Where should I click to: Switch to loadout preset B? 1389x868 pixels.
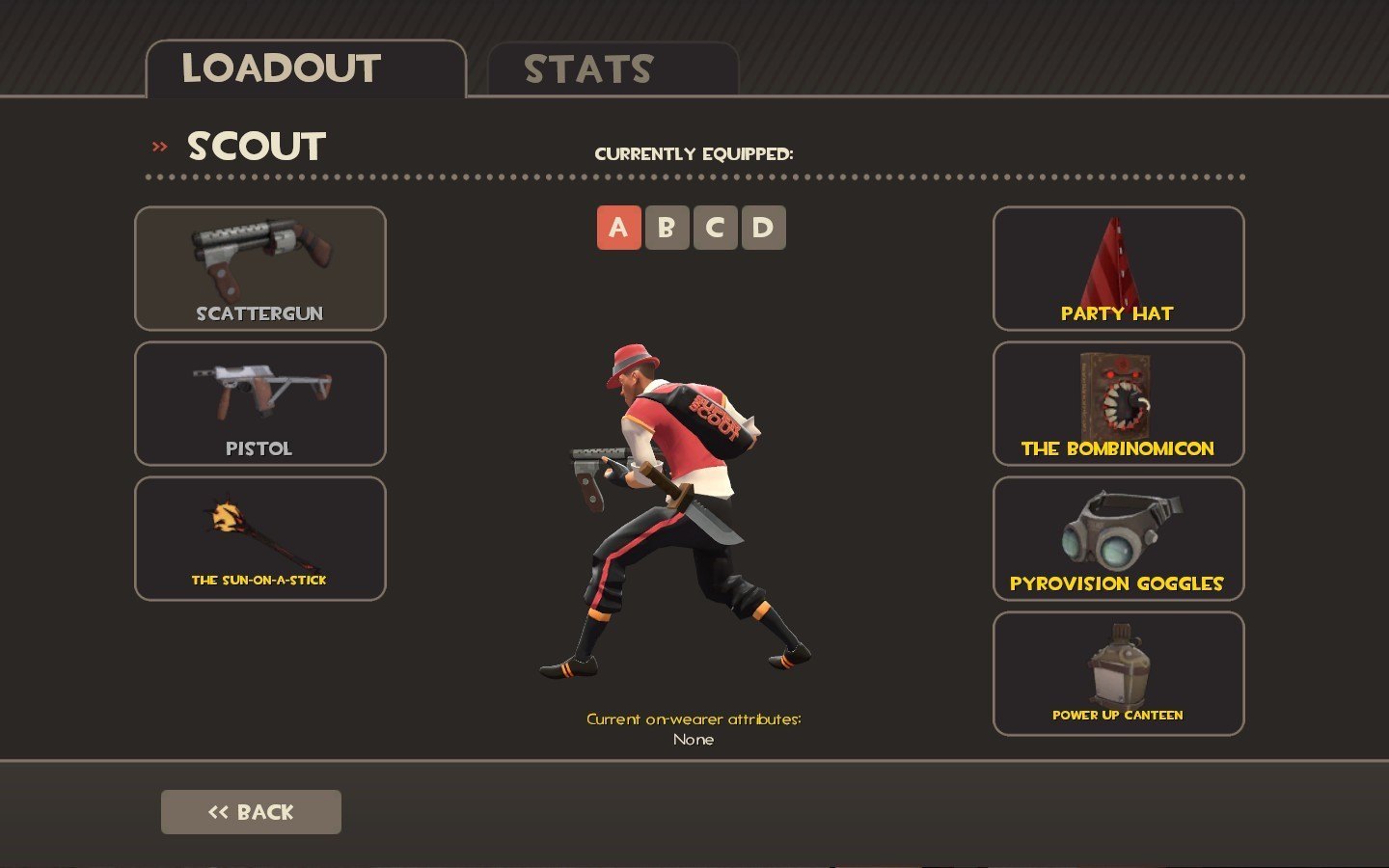click(x=667, y=228)
